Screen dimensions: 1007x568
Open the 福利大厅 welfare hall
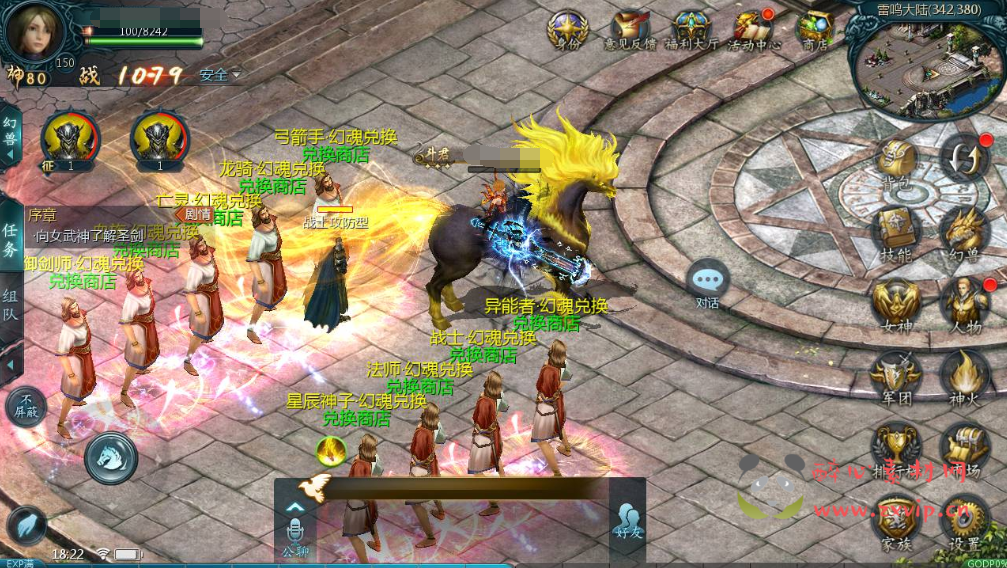pos(691,28)
